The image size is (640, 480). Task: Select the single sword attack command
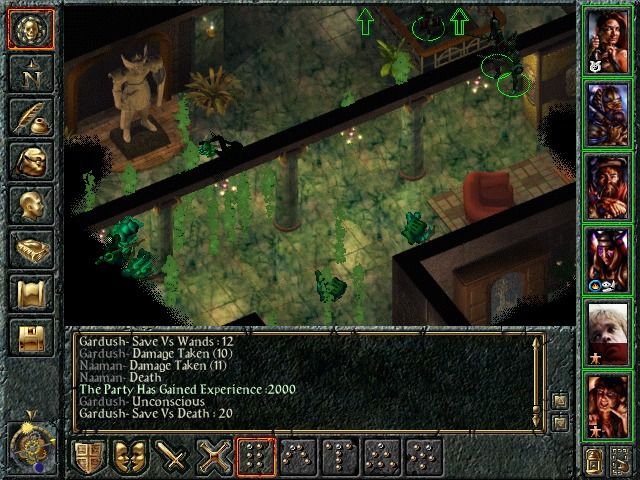pos(172,456)
